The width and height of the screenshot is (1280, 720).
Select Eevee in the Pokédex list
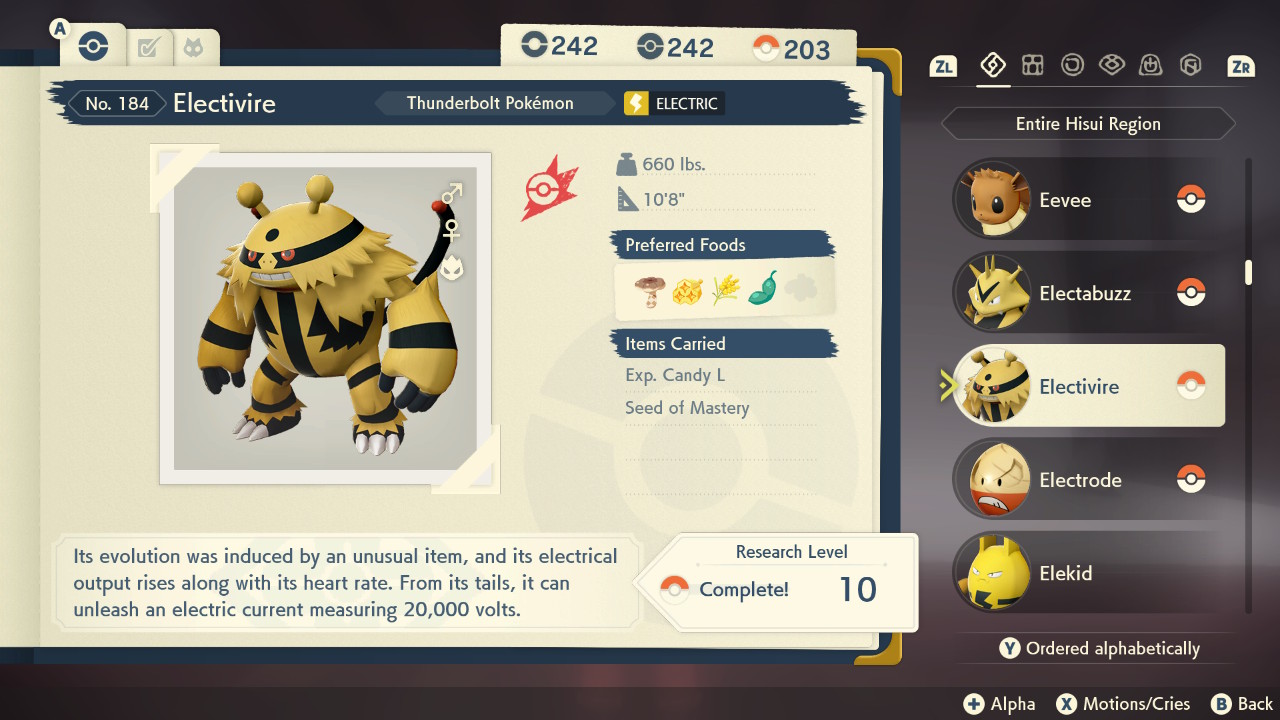tap(1088, 200)
